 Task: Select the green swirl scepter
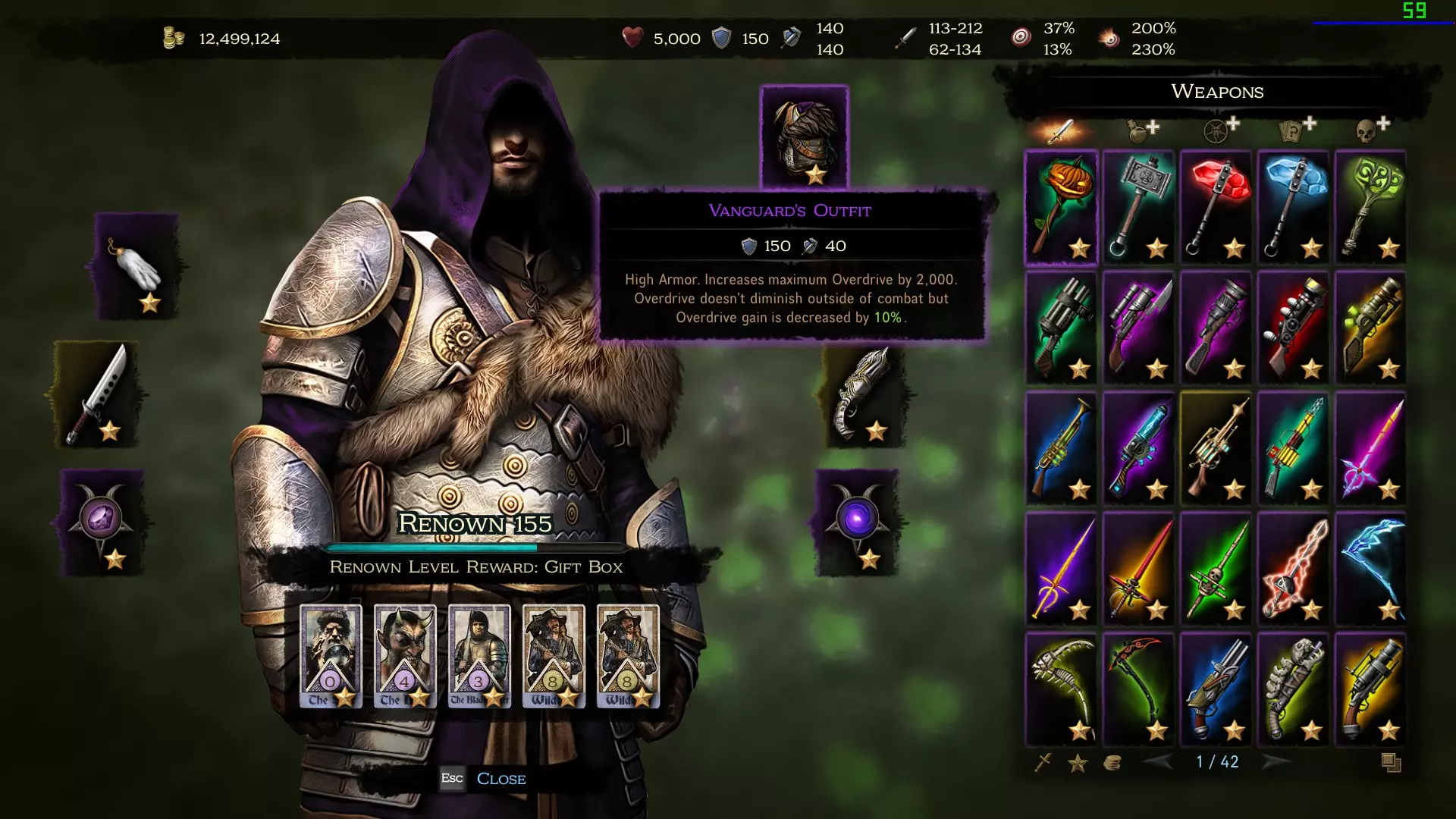click(1370, 207)
